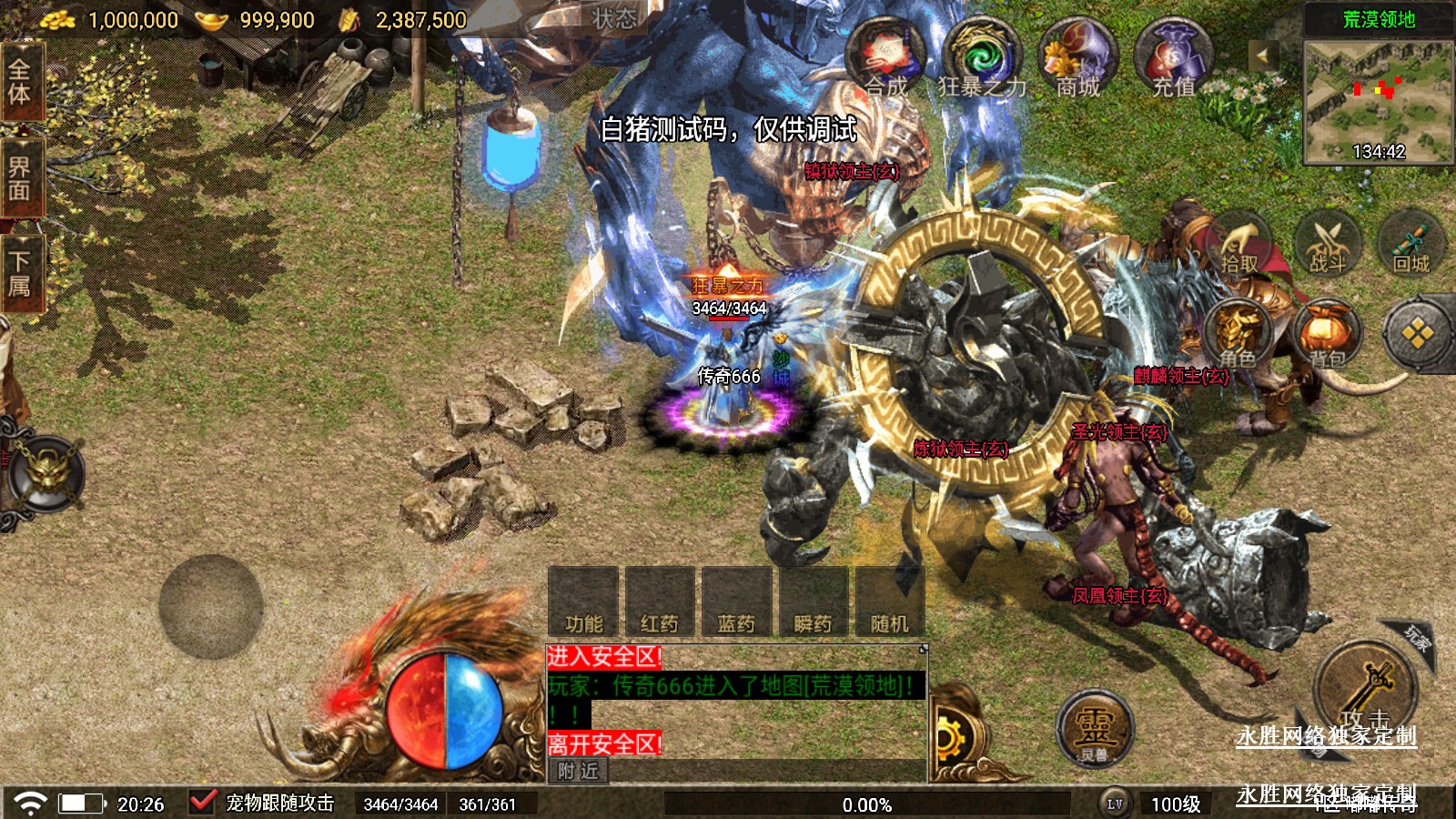Switch chat to the 附近 nearby channel
The width and height of the screenshot is (1456, 819).
(579, 771)
